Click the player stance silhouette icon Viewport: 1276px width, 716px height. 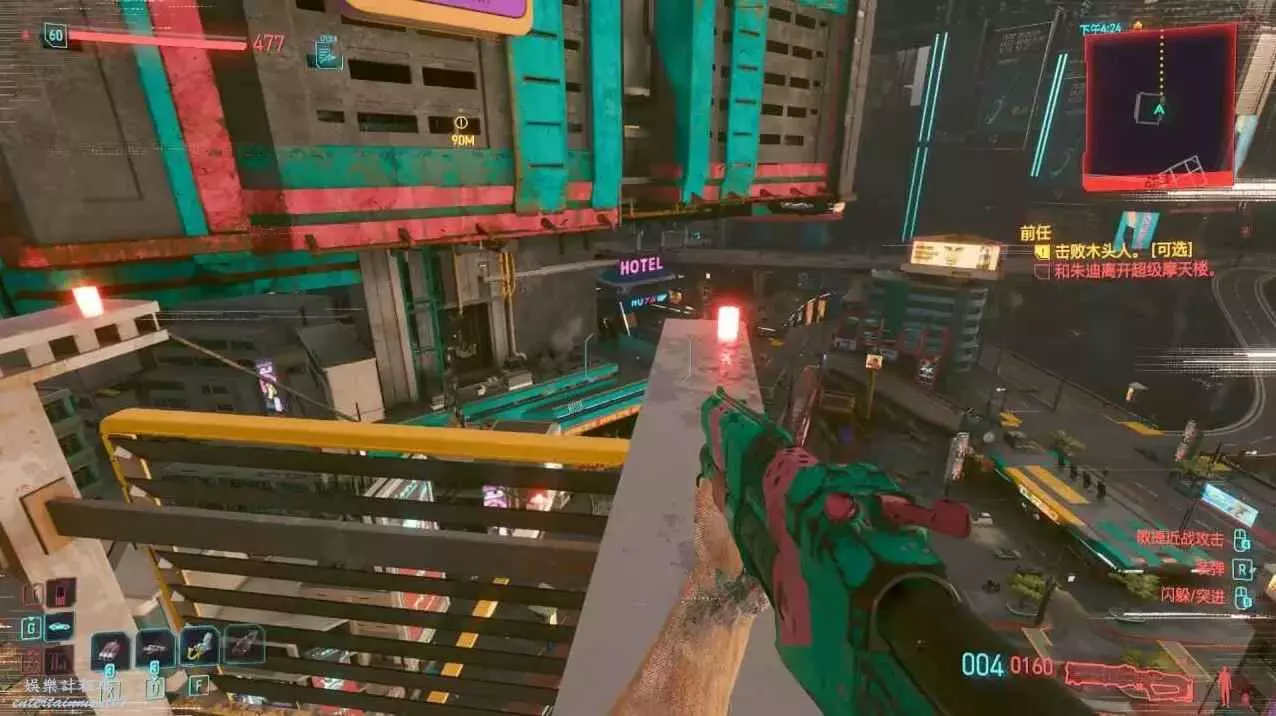1222,685
